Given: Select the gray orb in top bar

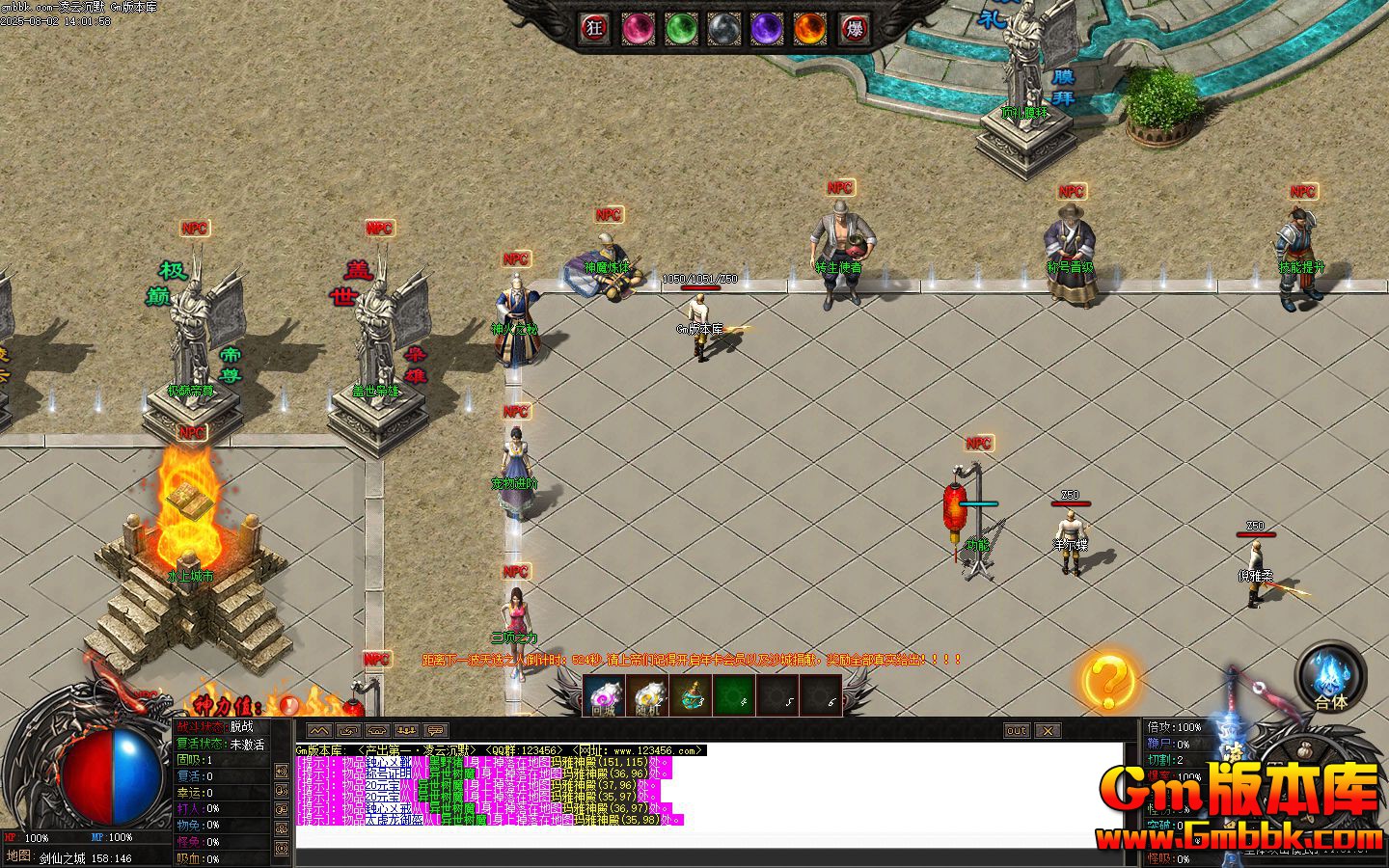Looking at the screenshot, I should [723, 29].
